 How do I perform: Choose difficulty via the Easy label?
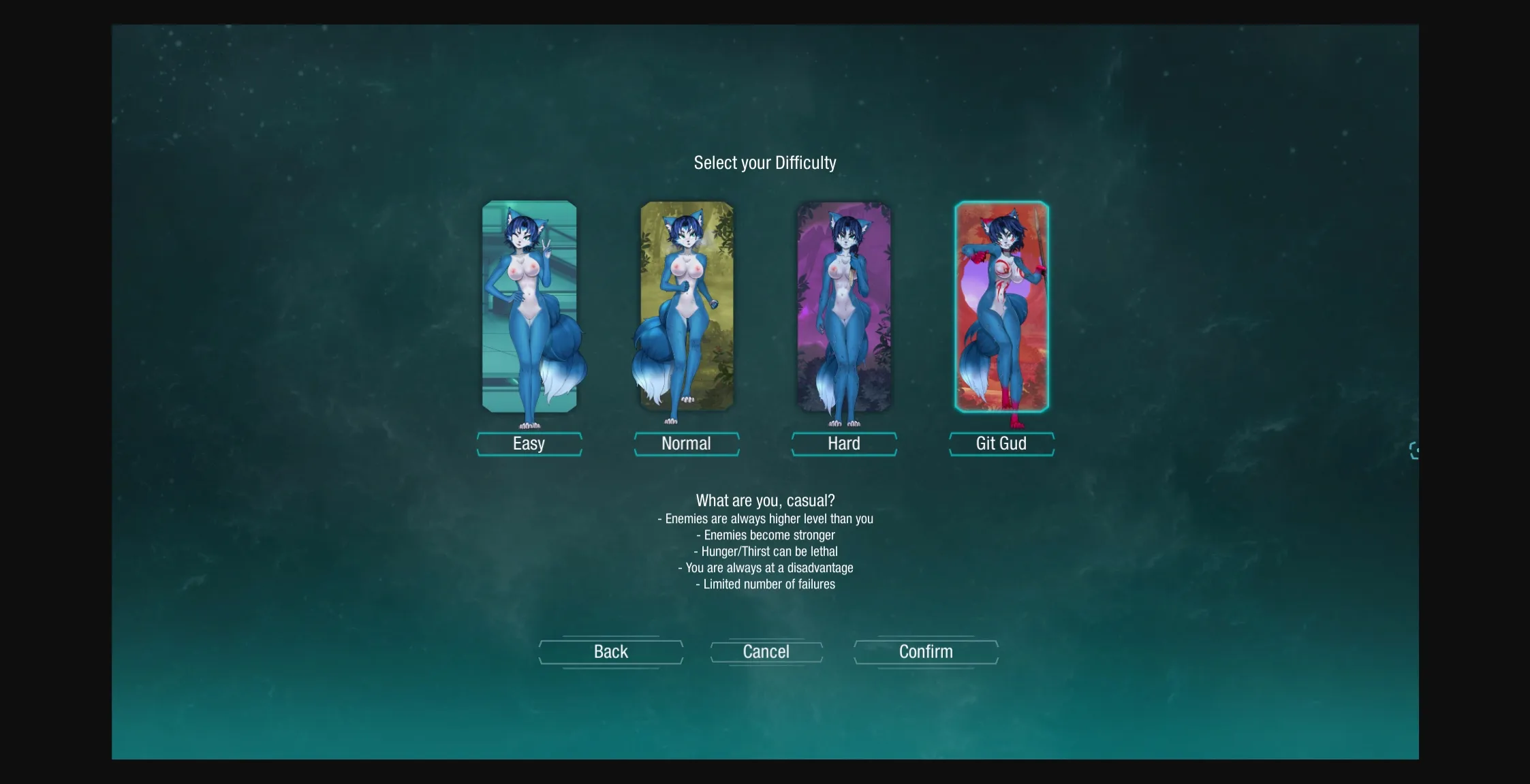[529, 443]
